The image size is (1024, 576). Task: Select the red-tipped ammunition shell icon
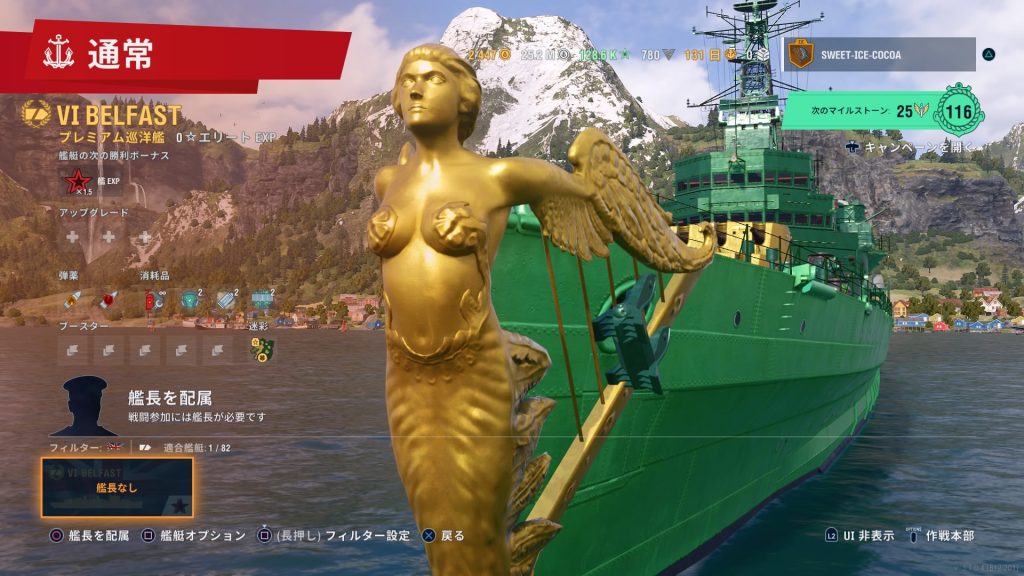108,299
